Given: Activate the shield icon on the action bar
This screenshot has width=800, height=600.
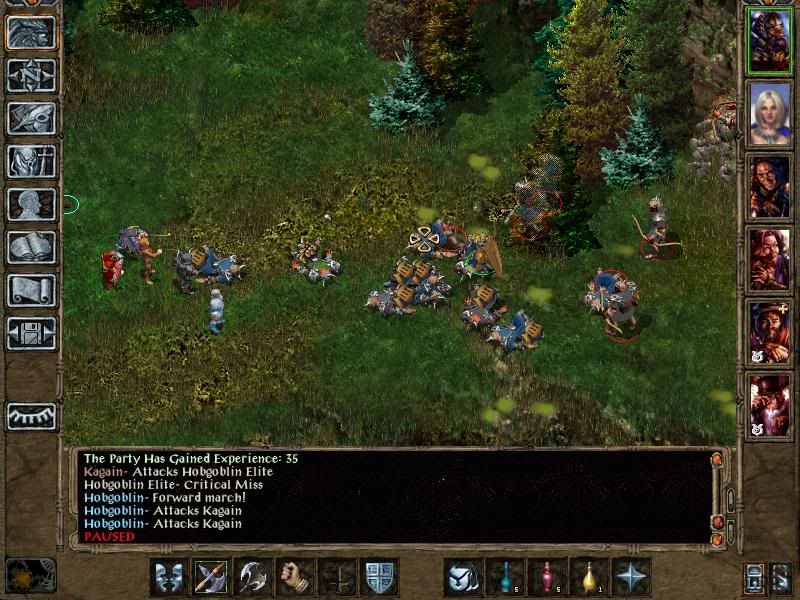Looking at the screenshot, I should [x=379, y=577].
